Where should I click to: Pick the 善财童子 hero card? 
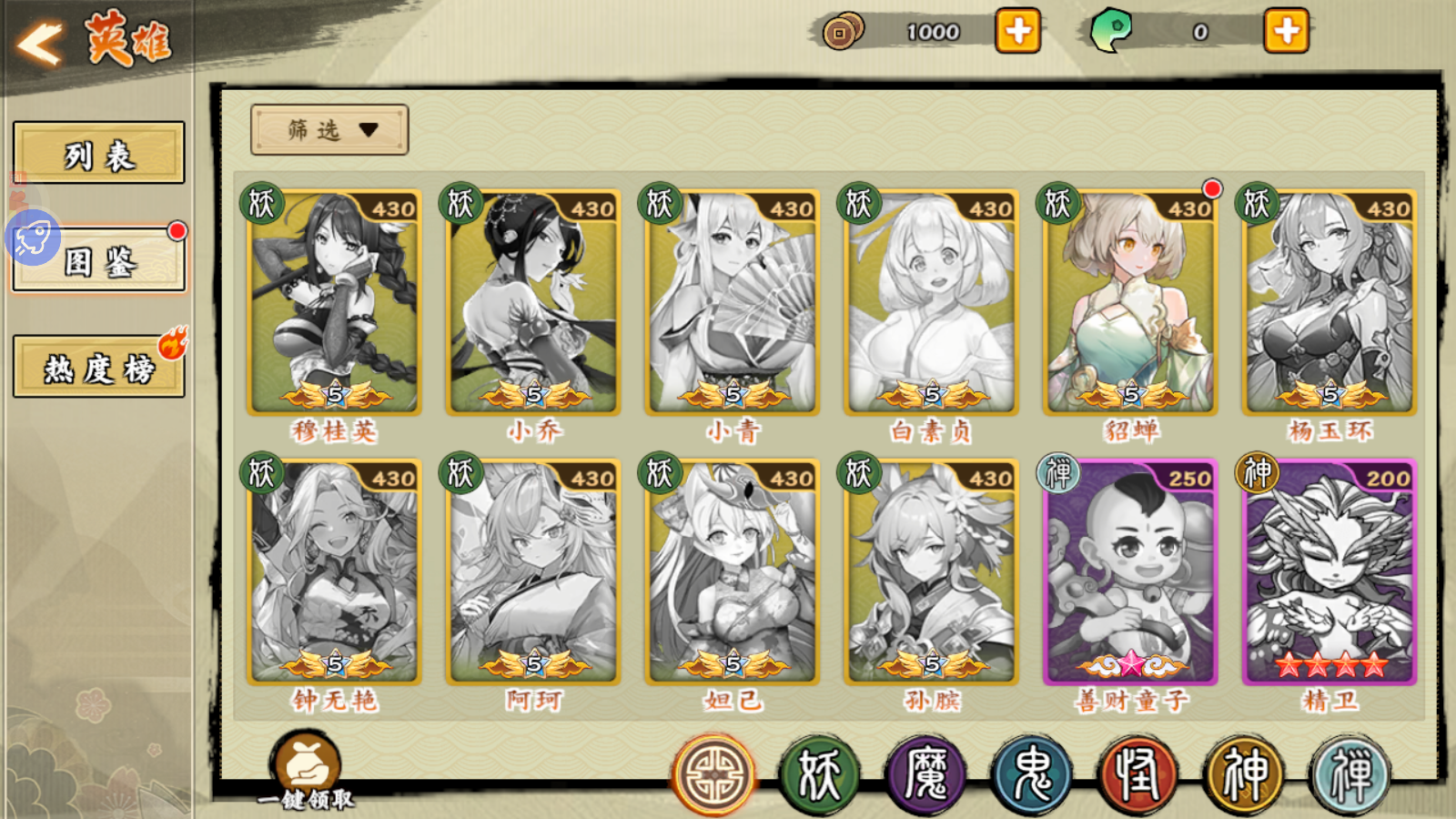pos(1130,572)
